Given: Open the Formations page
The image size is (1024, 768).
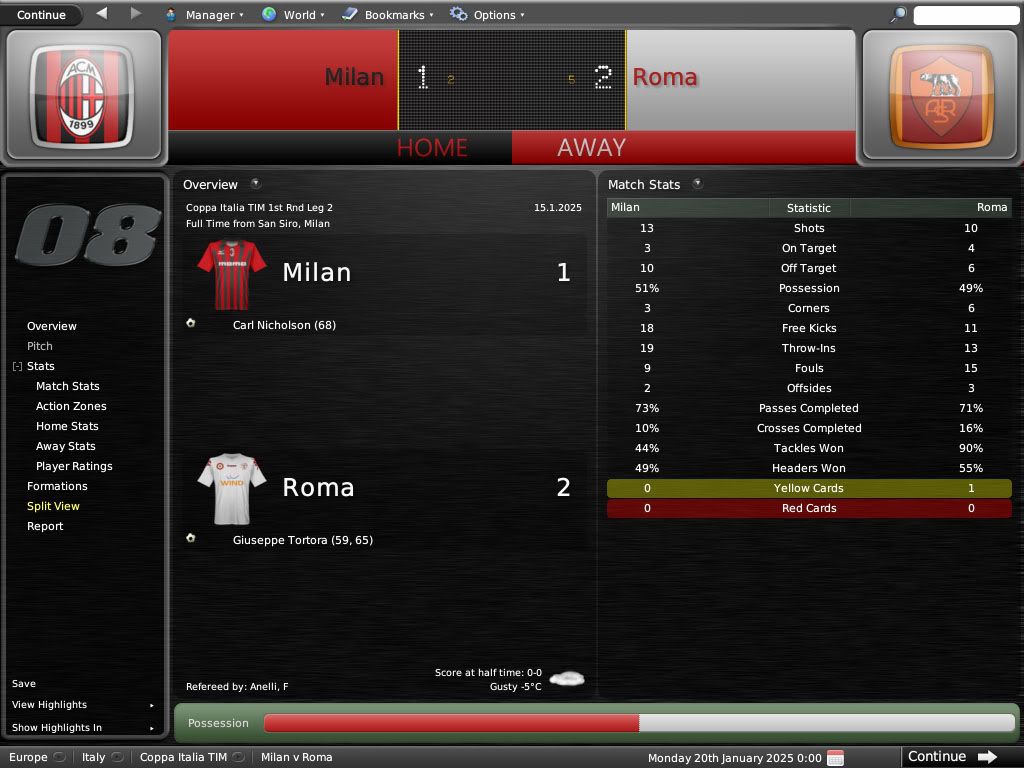Looking at the screenshot, I should [57, 486].
